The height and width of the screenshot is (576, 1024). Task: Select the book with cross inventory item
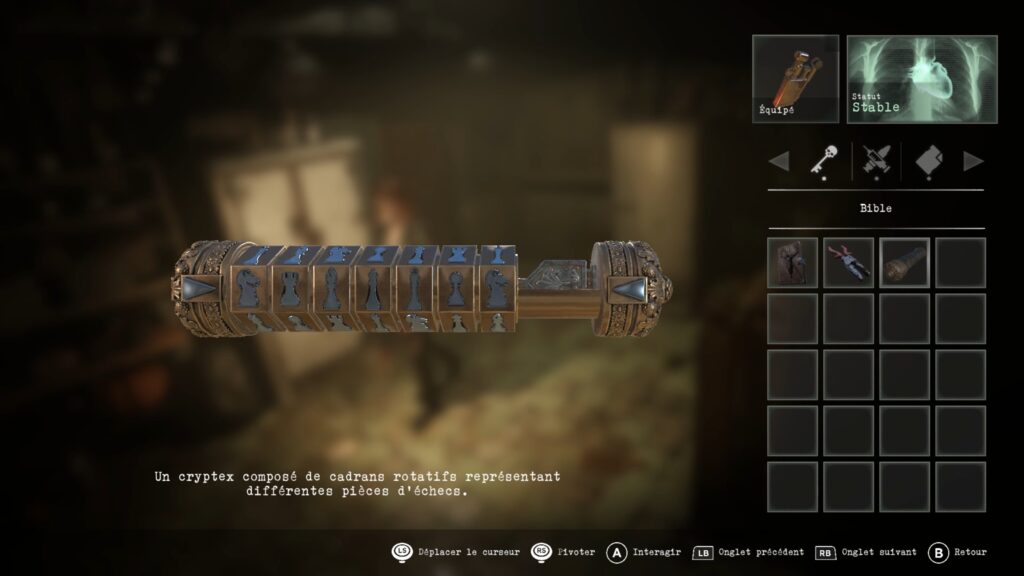(793, 262)
